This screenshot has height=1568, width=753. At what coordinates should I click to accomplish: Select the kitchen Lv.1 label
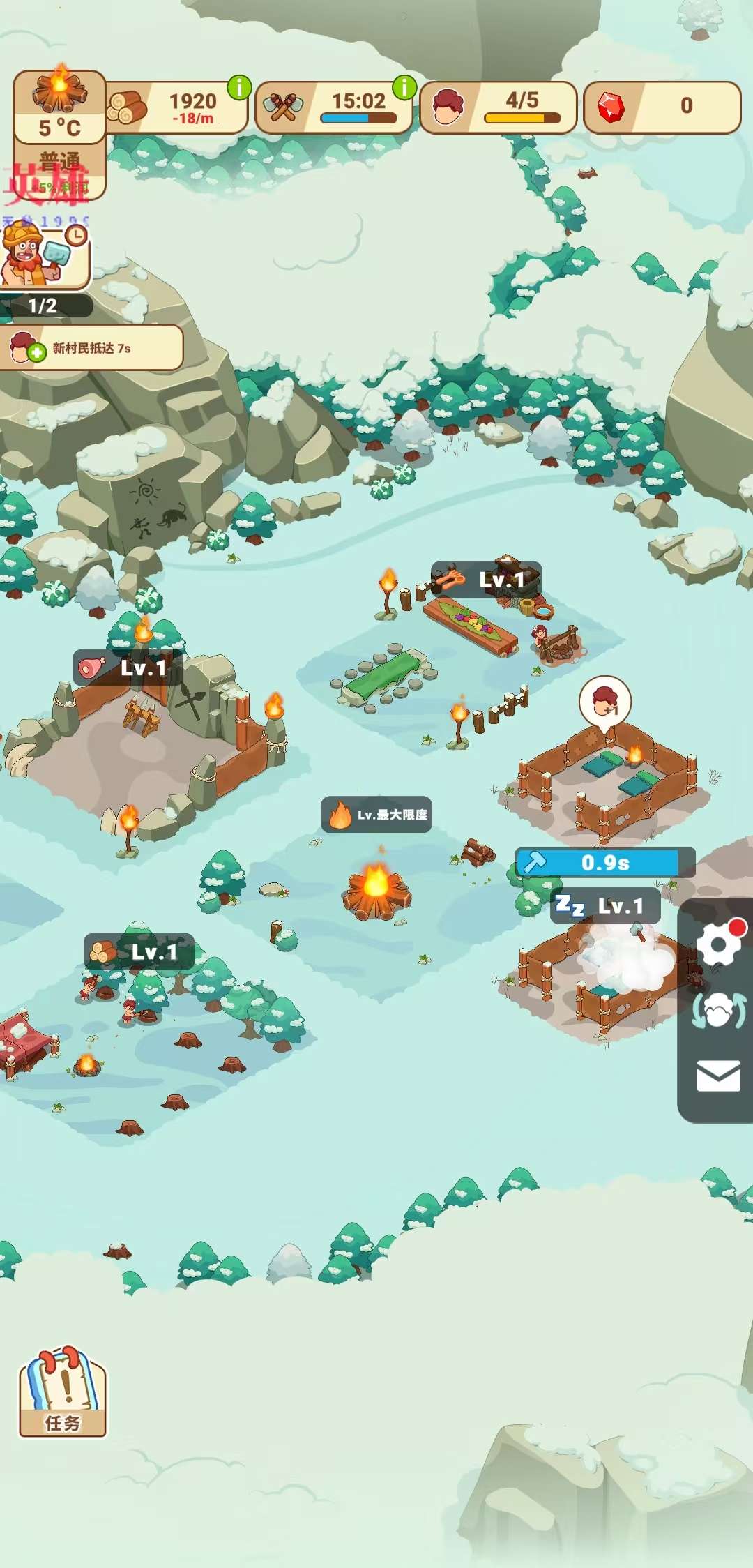pyautogui.click(x=486, y=580)
